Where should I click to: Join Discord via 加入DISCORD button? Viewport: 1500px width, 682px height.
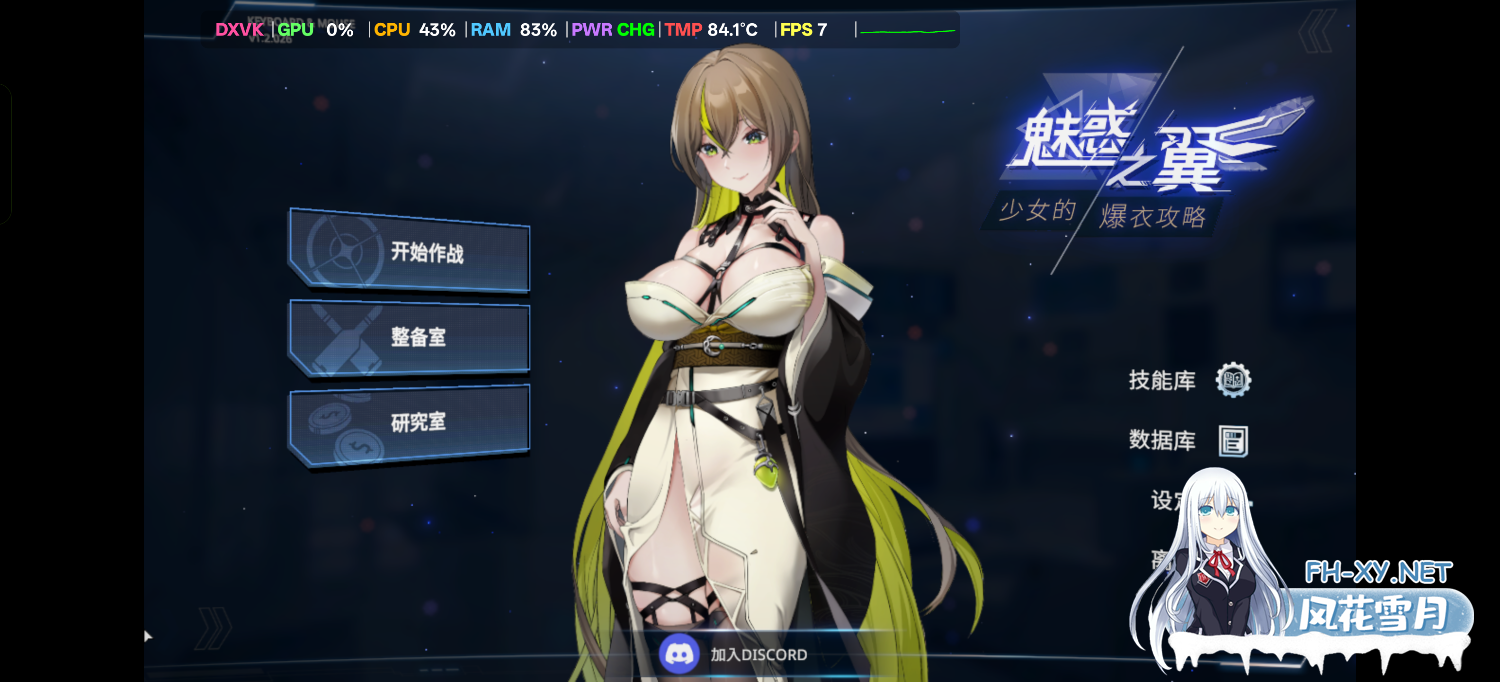click(x=735, y=655)
